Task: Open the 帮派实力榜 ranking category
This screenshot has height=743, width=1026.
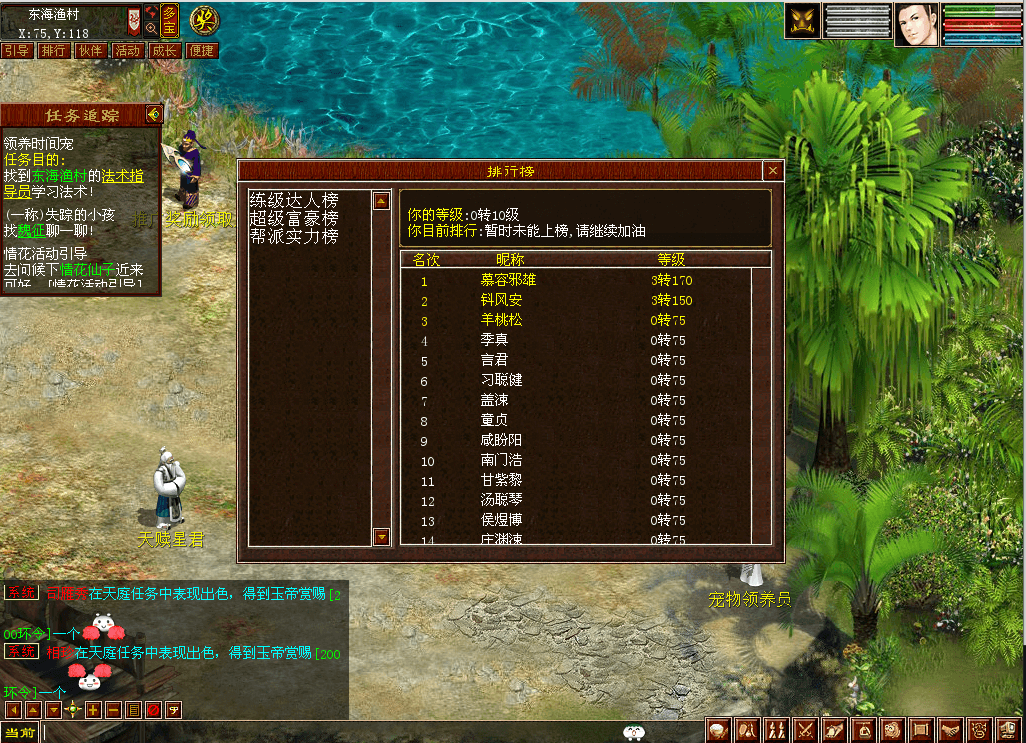Action: [294, 237]
